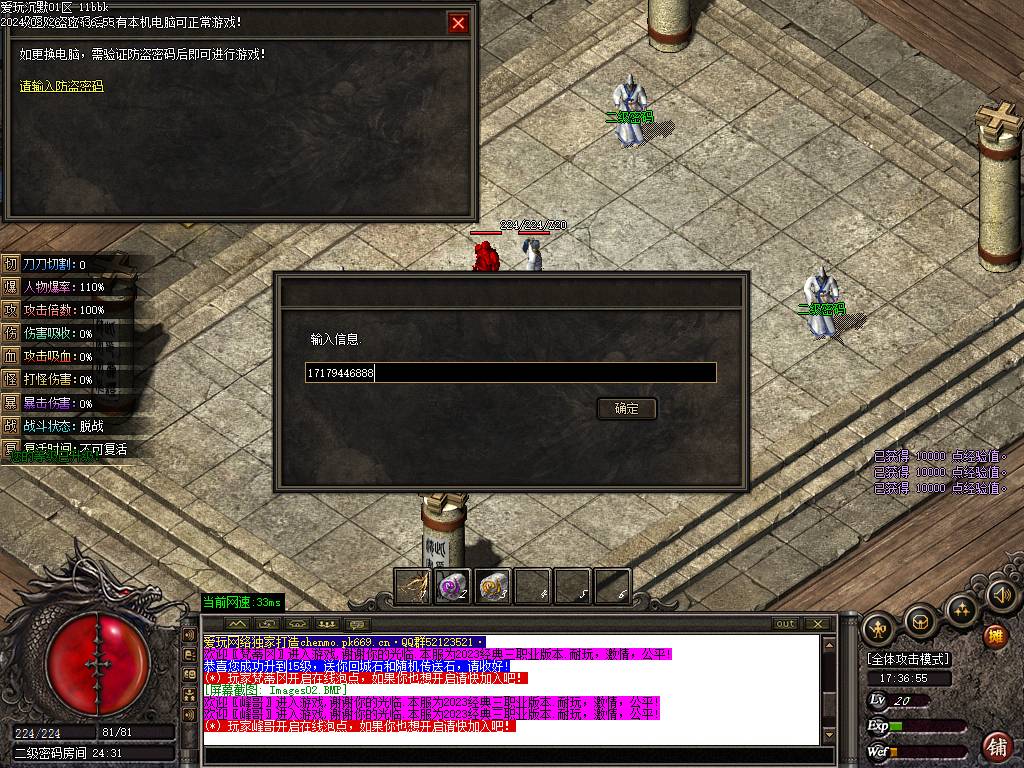Close the anti-theft password notice panel
Screen dimensions: 1024x768
click(458, 23)
